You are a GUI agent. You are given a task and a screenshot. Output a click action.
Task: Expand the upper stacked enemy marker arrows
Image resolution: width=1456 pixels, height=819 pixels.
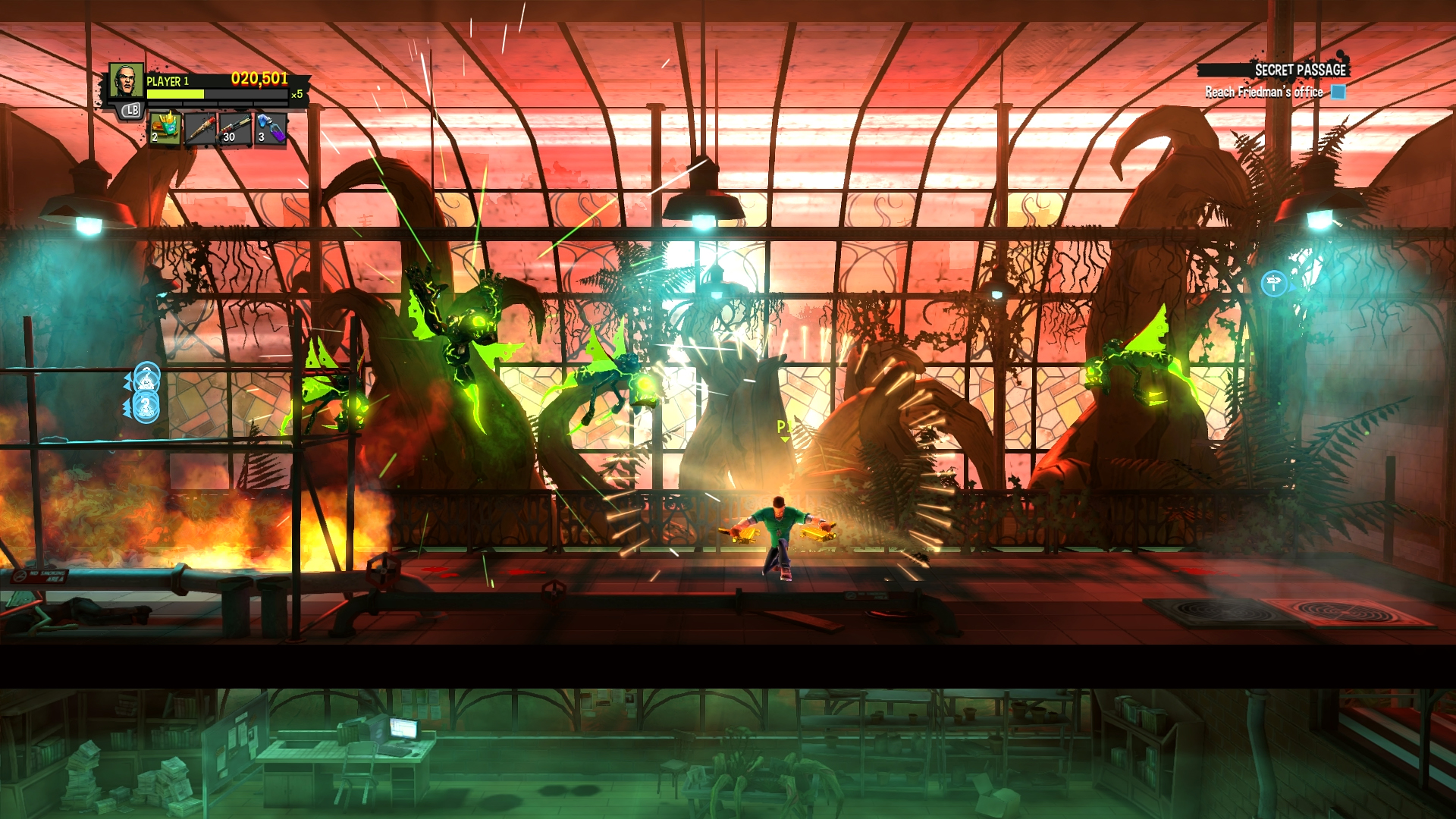(x=127, y=382)
